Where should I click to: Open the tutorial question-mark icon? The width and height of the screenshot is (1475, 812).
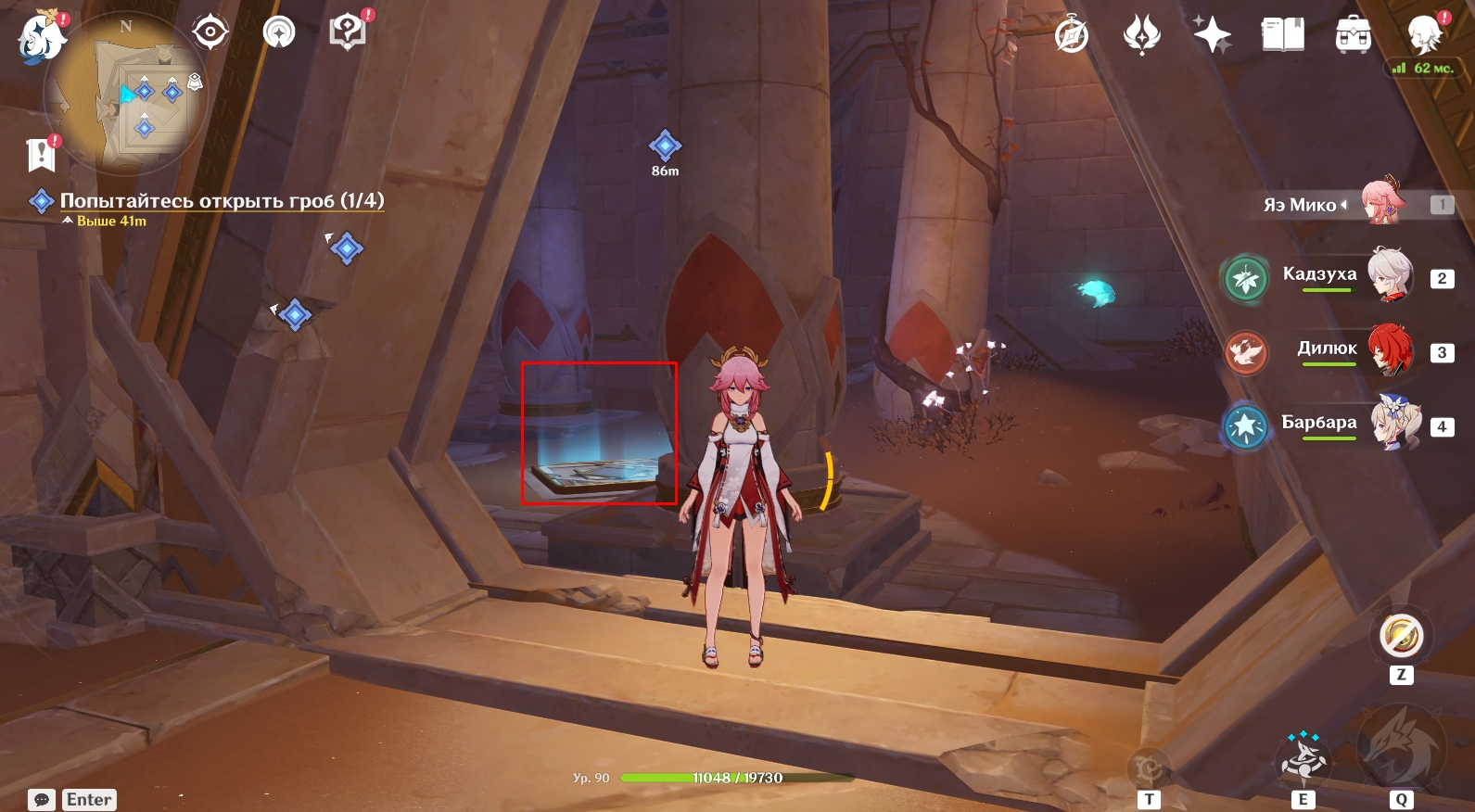coord(348,33)
